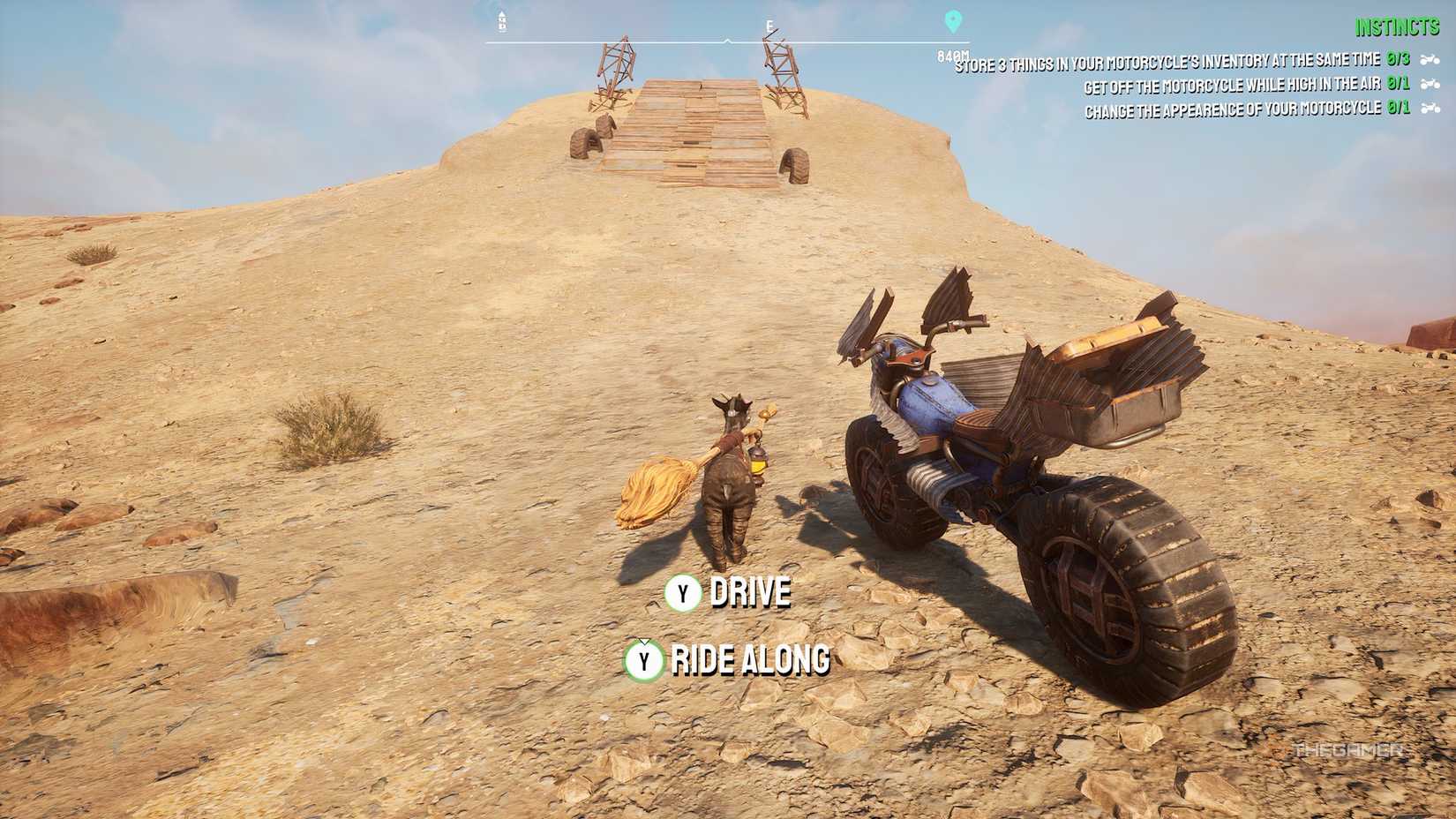Viewport: 1456px width, 819px height.
Task: Expand the center notch on the compass bar
Action: click(727, 40)
